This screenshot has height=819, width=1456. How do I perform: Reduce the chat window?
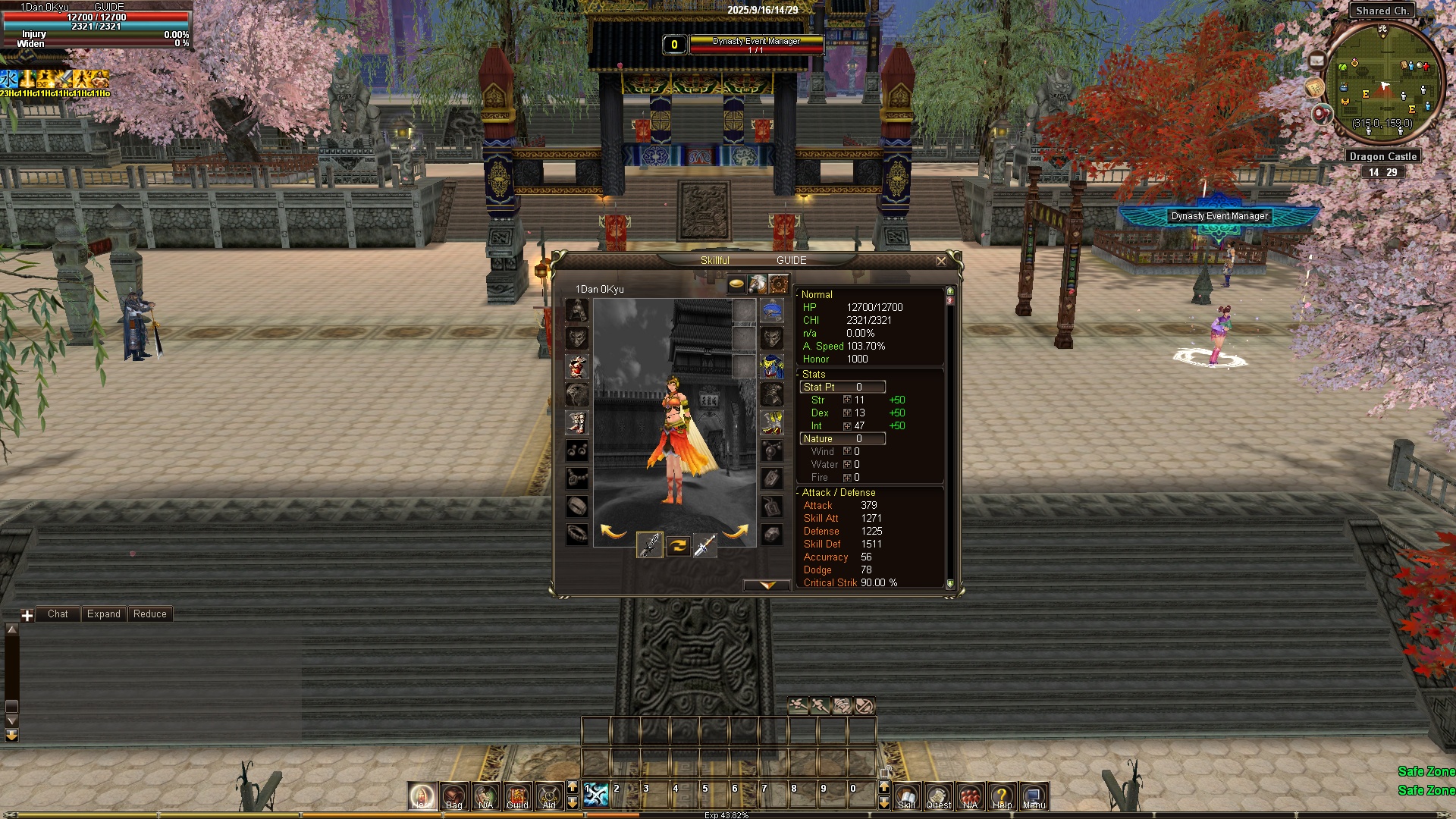point(149,614)
